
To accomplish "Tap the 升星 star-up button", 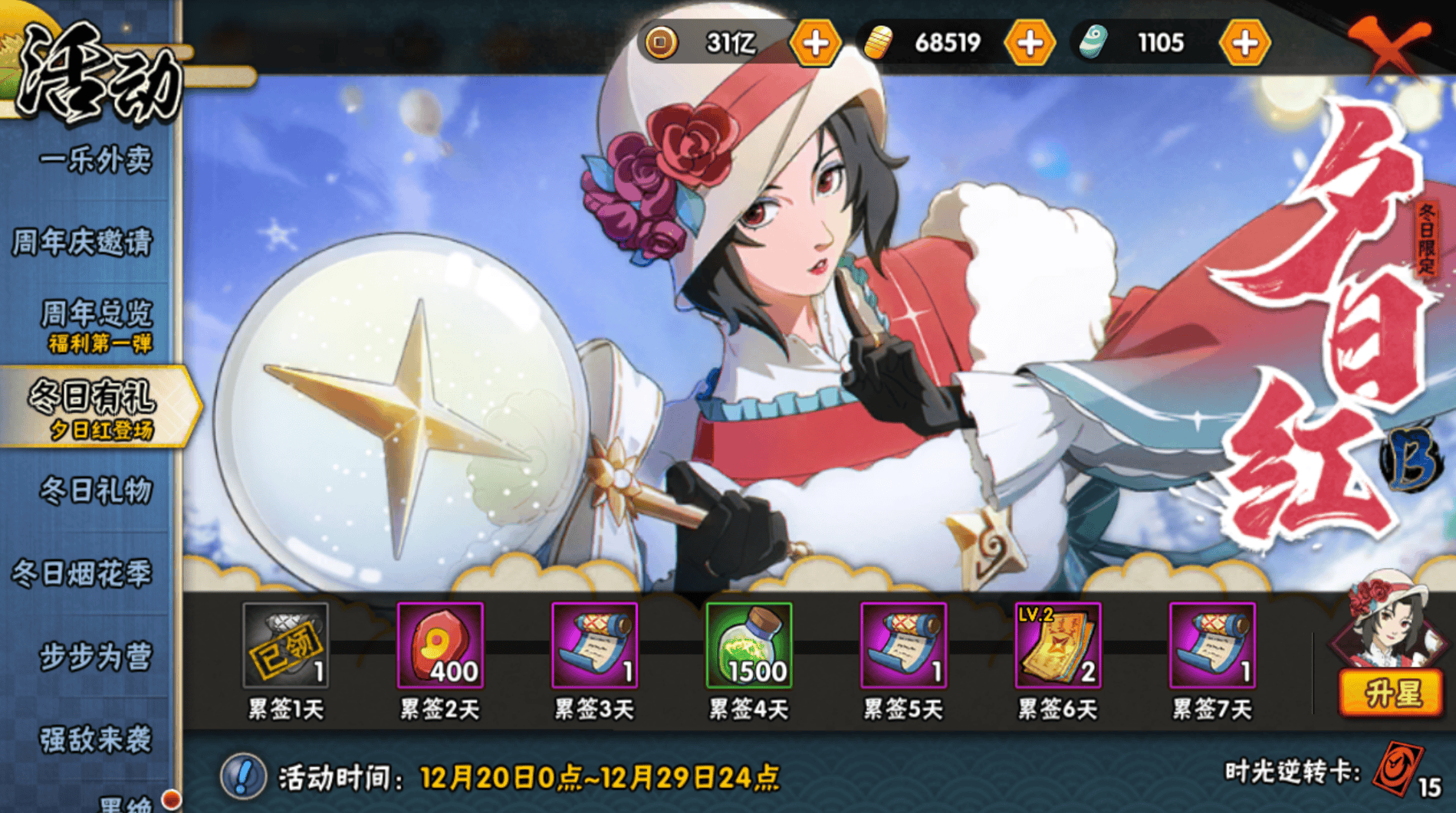I will pos(1392,693).
